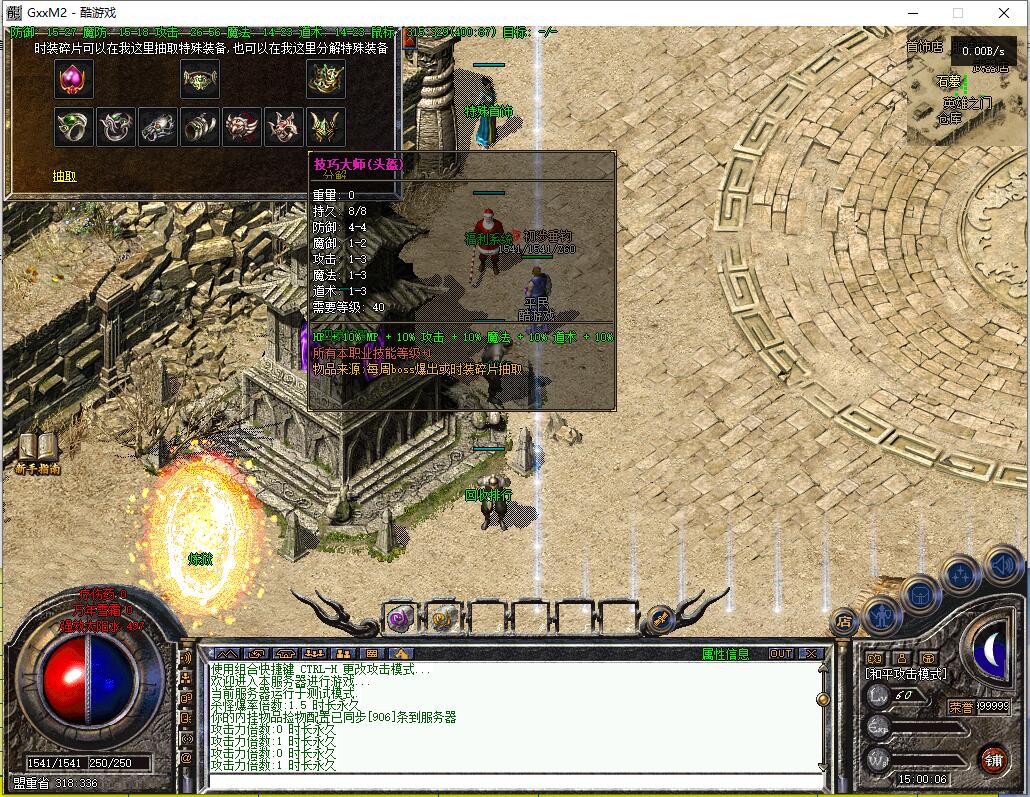Open the 新手指南 beginner guide book

coord(38,452)
